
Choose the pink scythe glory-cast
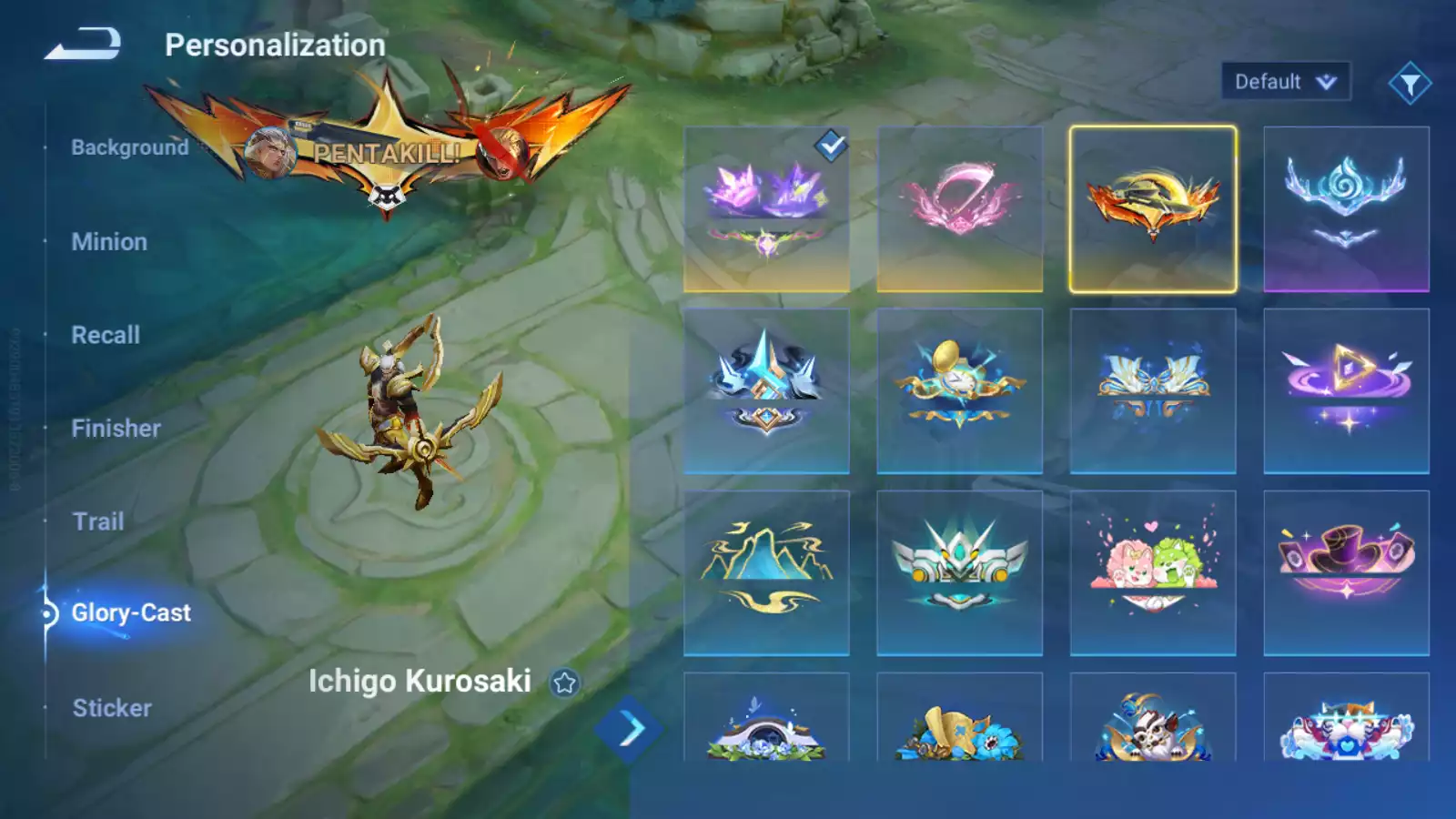tap(959, 209)
